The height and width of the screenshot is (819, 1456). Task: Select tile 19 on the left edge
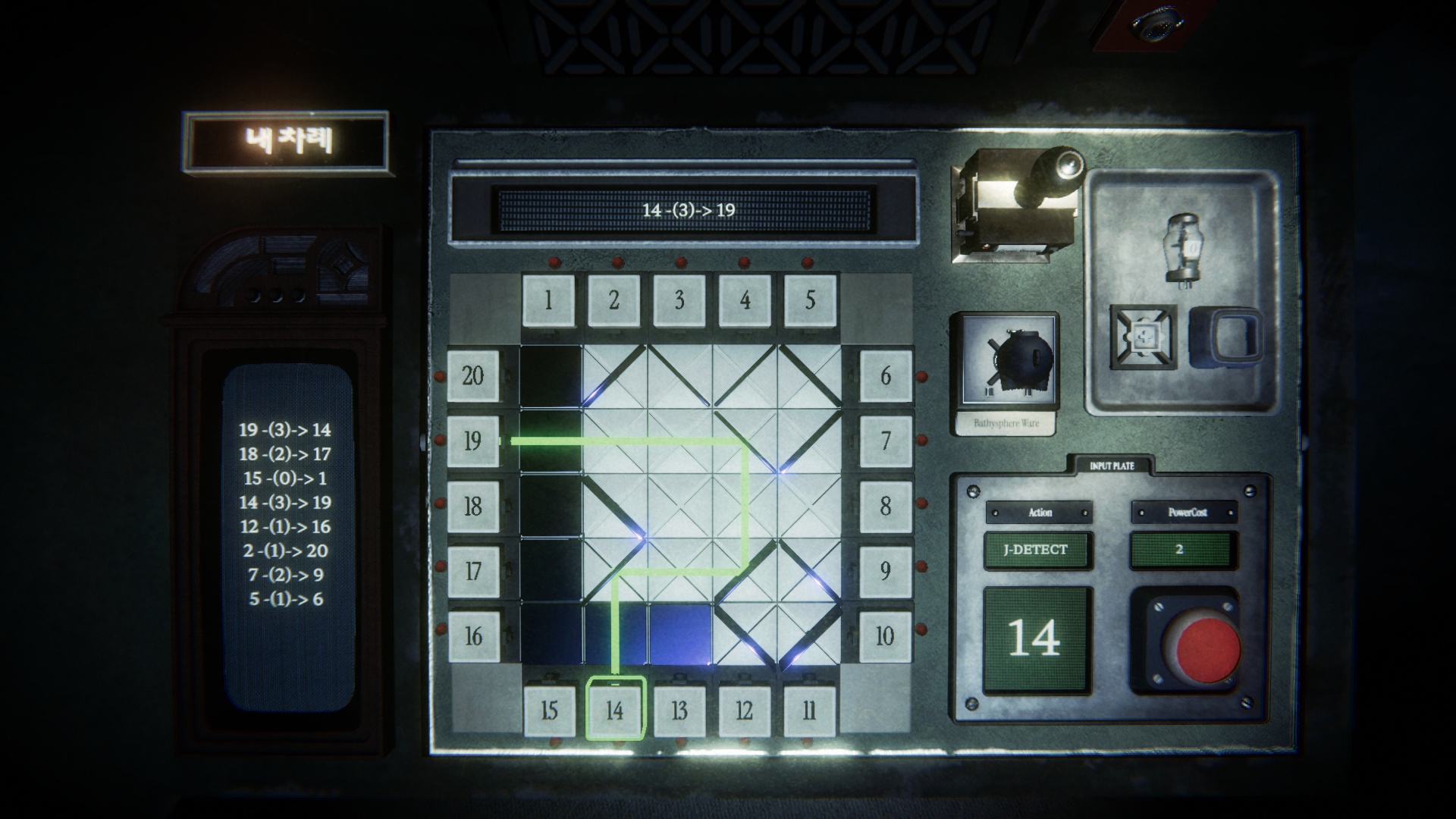coord(473,440)
